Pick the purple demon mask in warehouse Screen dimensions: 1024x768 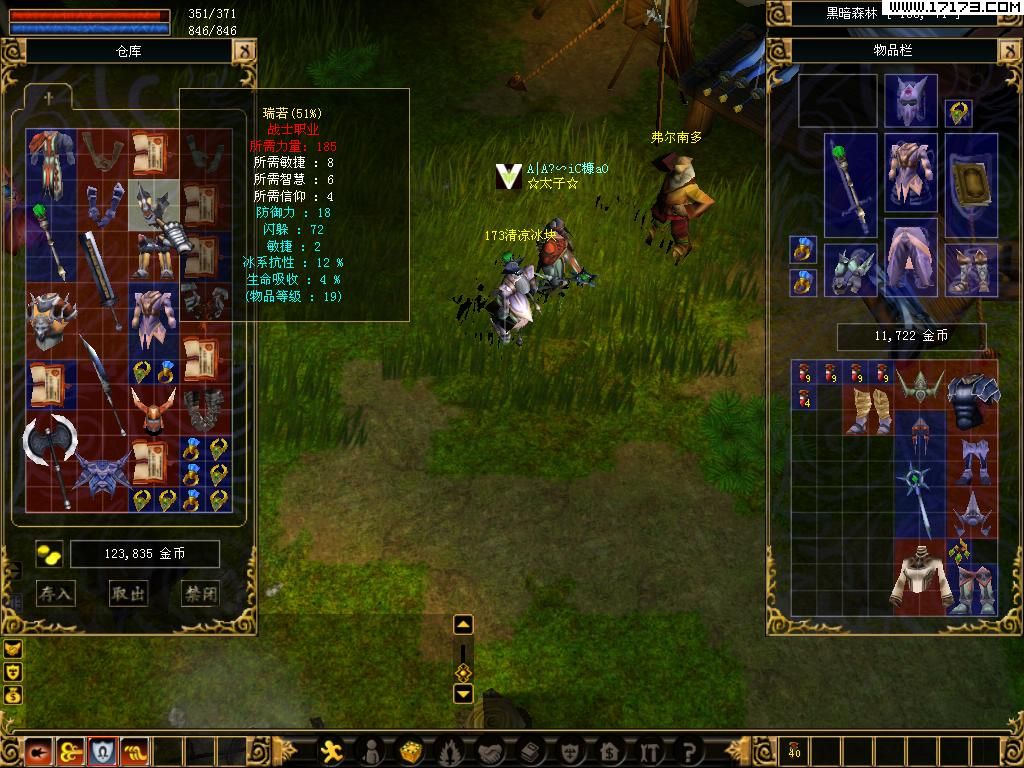102,472
